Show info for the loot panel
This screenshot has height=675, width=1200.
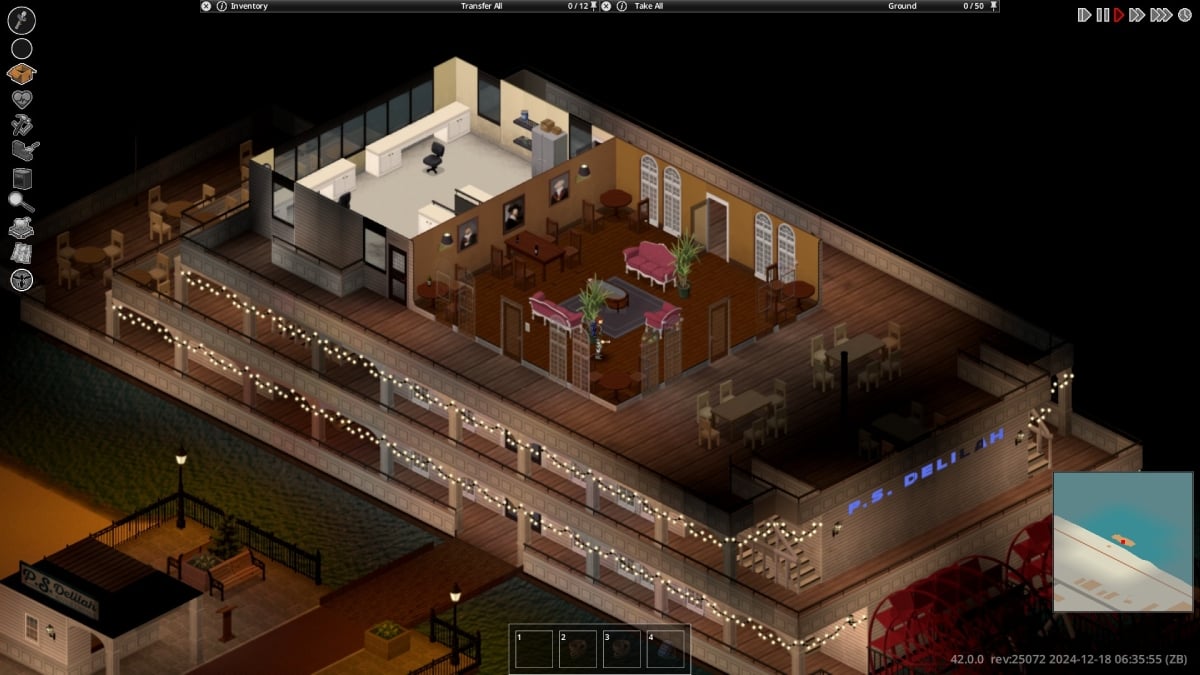[x=621, y=6]
